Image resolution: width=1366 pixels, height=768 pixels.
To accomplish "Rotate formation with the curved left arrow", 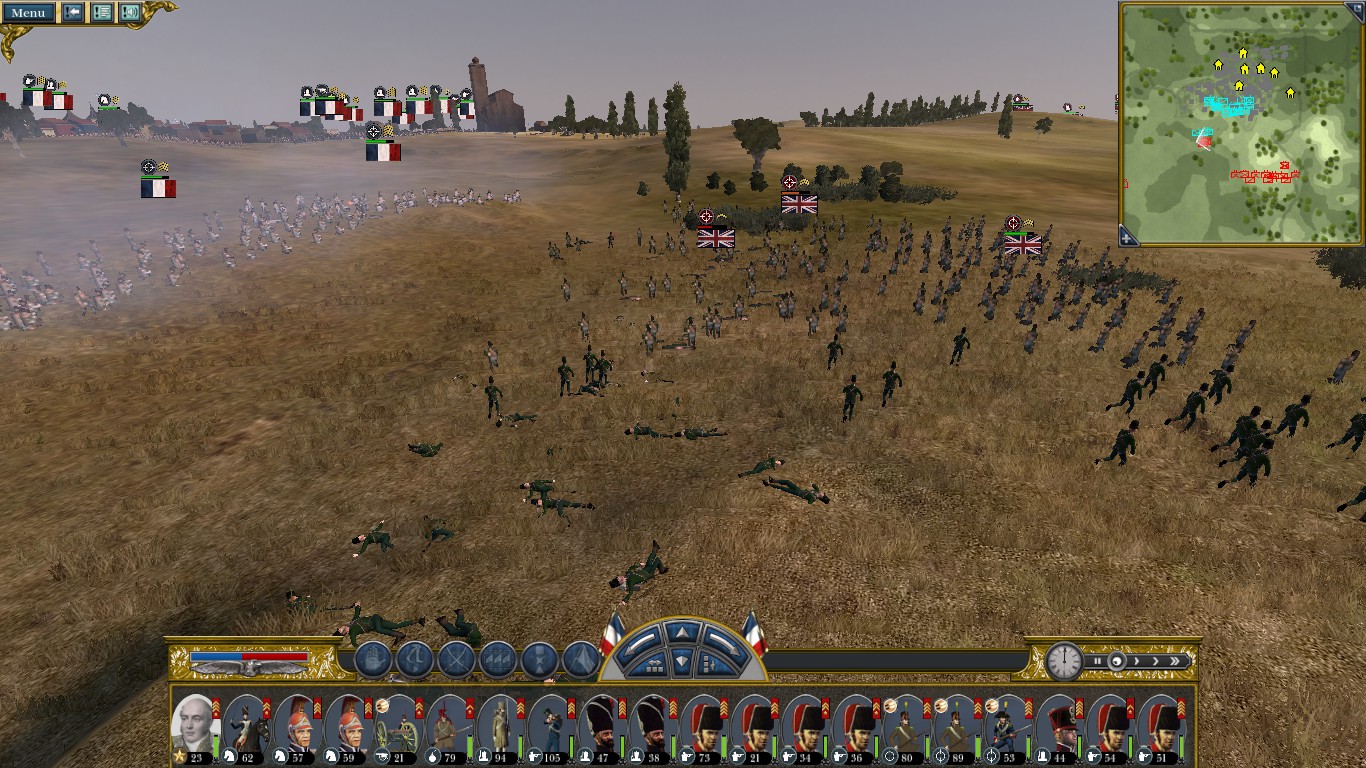I will (642, 641).
